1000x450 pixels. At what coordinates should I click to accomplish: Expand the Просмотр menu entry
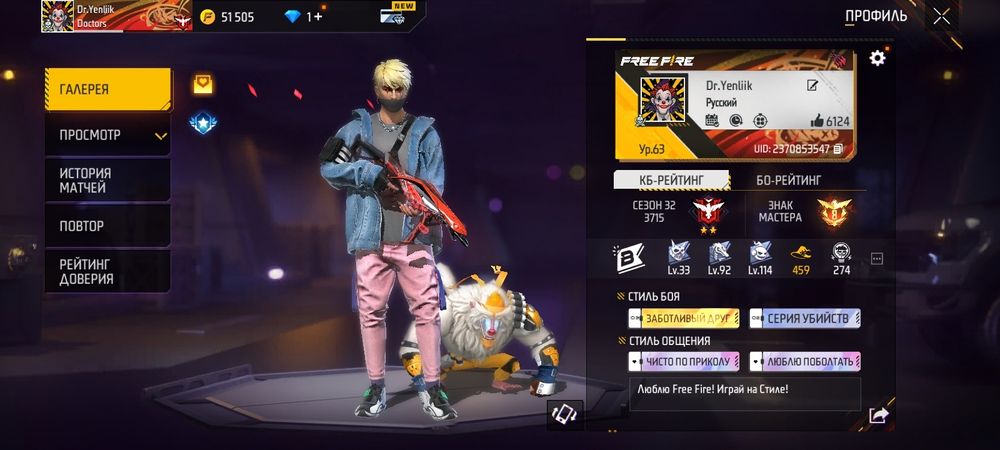pyautogui.click(x=107, y=135)
